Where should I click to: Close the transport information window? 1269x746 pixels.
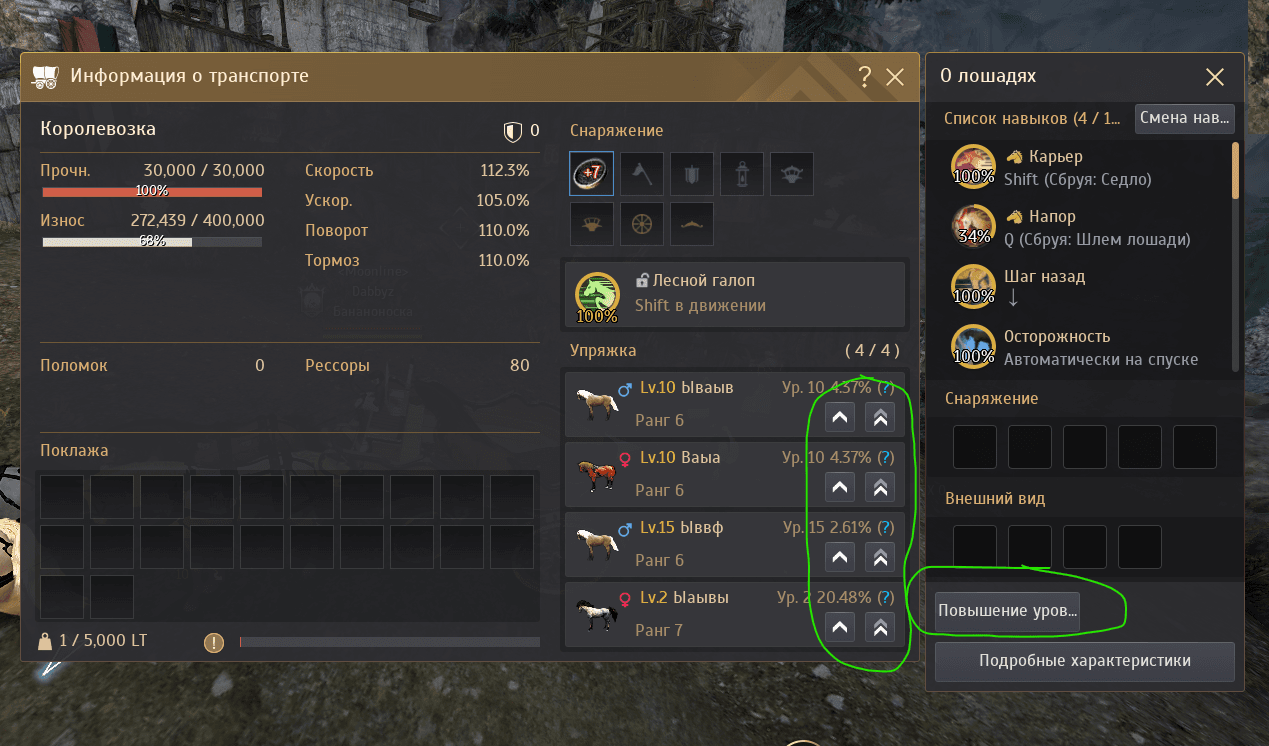pyautogui.click(x=895, y=77)
